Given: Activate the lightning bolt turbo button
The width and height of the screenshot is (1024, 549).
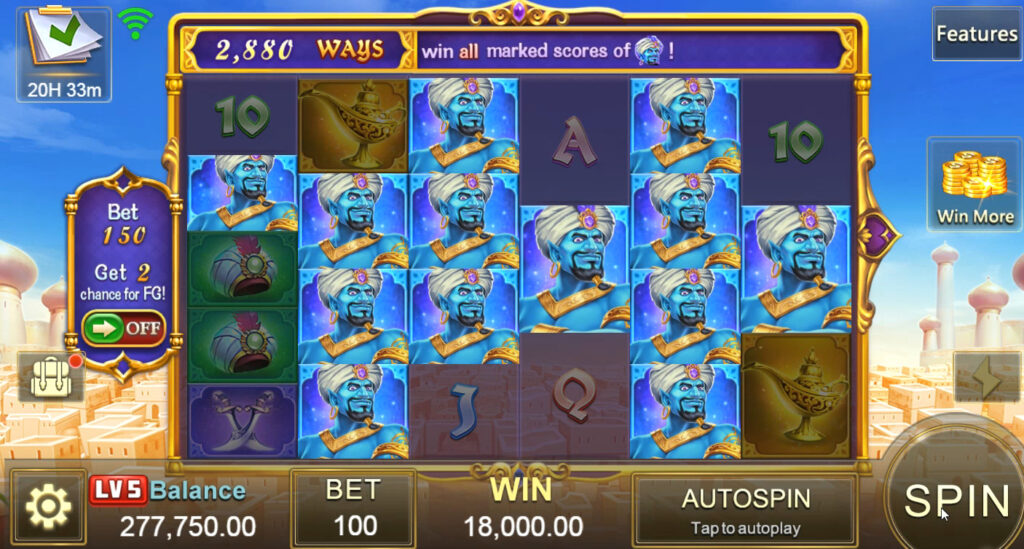Looking at the screenshot, I should [986, 378].
